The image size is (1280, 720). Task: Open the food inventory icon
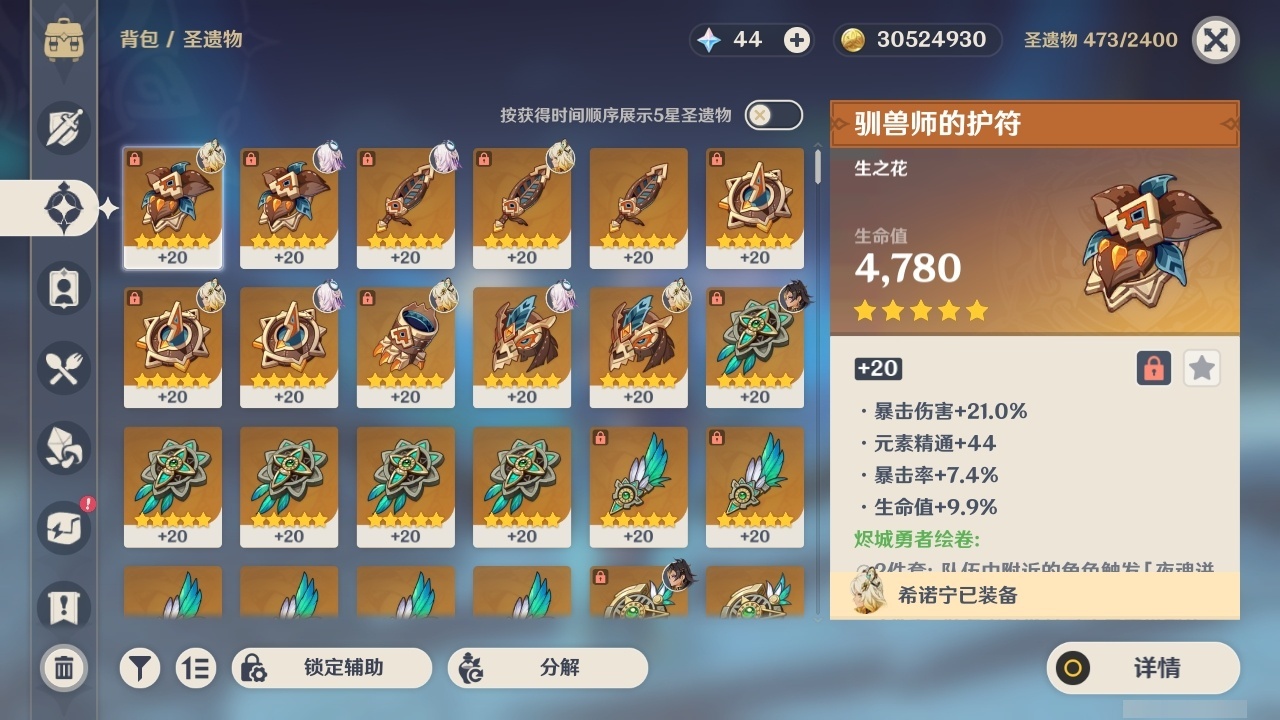pos(62,368)
